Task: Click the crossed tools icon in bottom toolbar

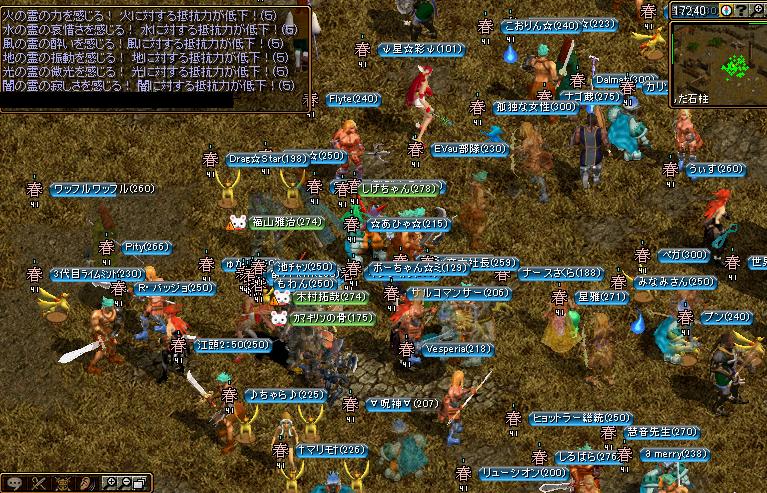Action: [39, 484]
